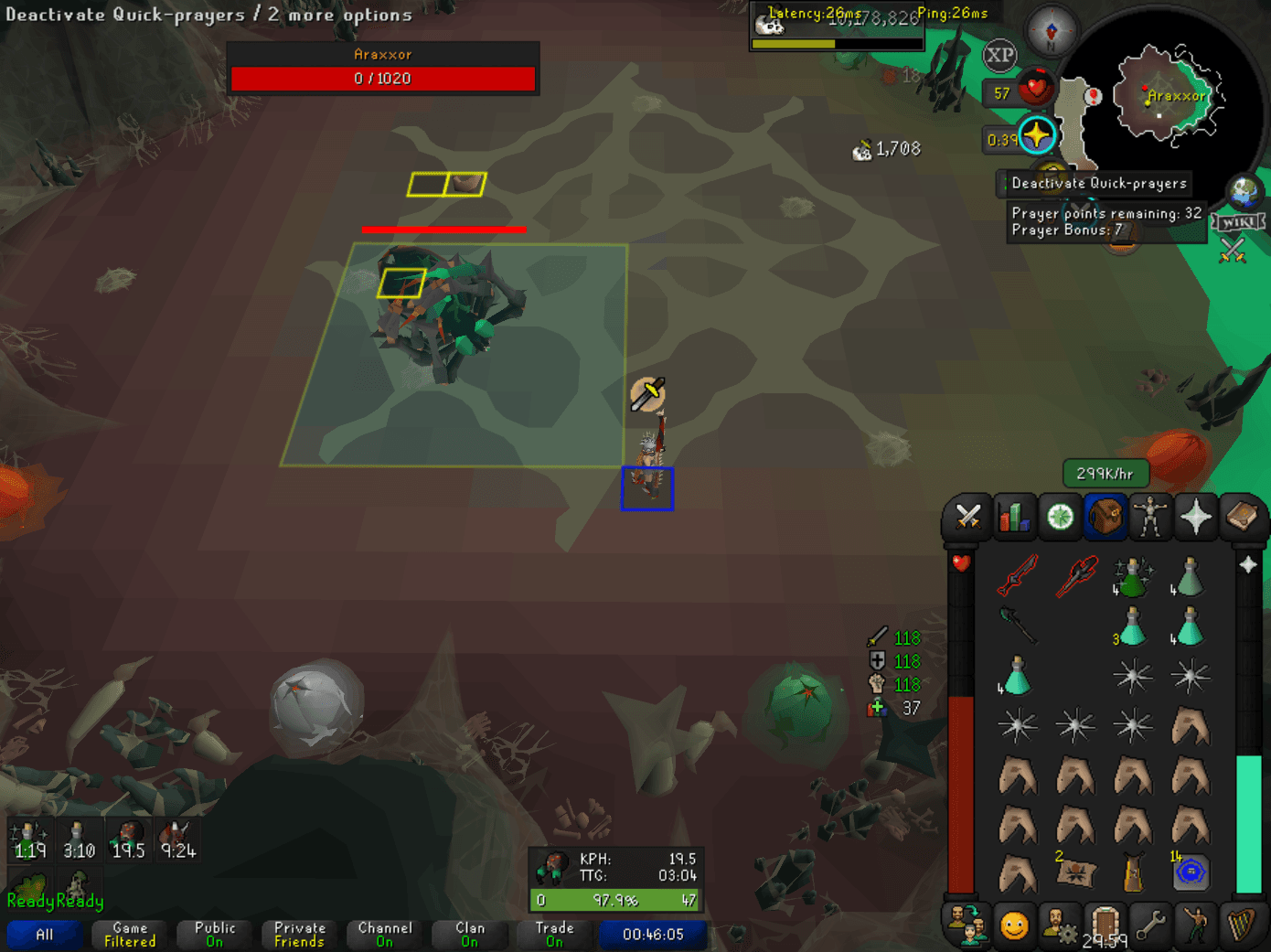Open the Quest List tab
Viewport: 1271px width, 952px height.
1059,518
